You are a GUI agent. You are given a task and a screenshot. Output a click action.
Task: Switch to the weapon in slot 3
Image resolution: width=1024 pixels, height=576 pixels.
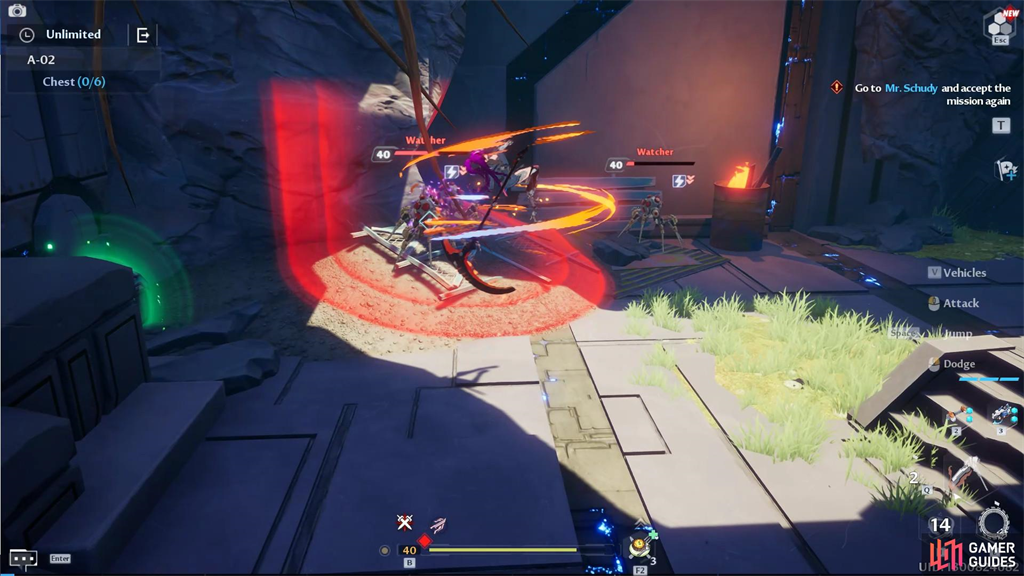(x=1003, y=415)
